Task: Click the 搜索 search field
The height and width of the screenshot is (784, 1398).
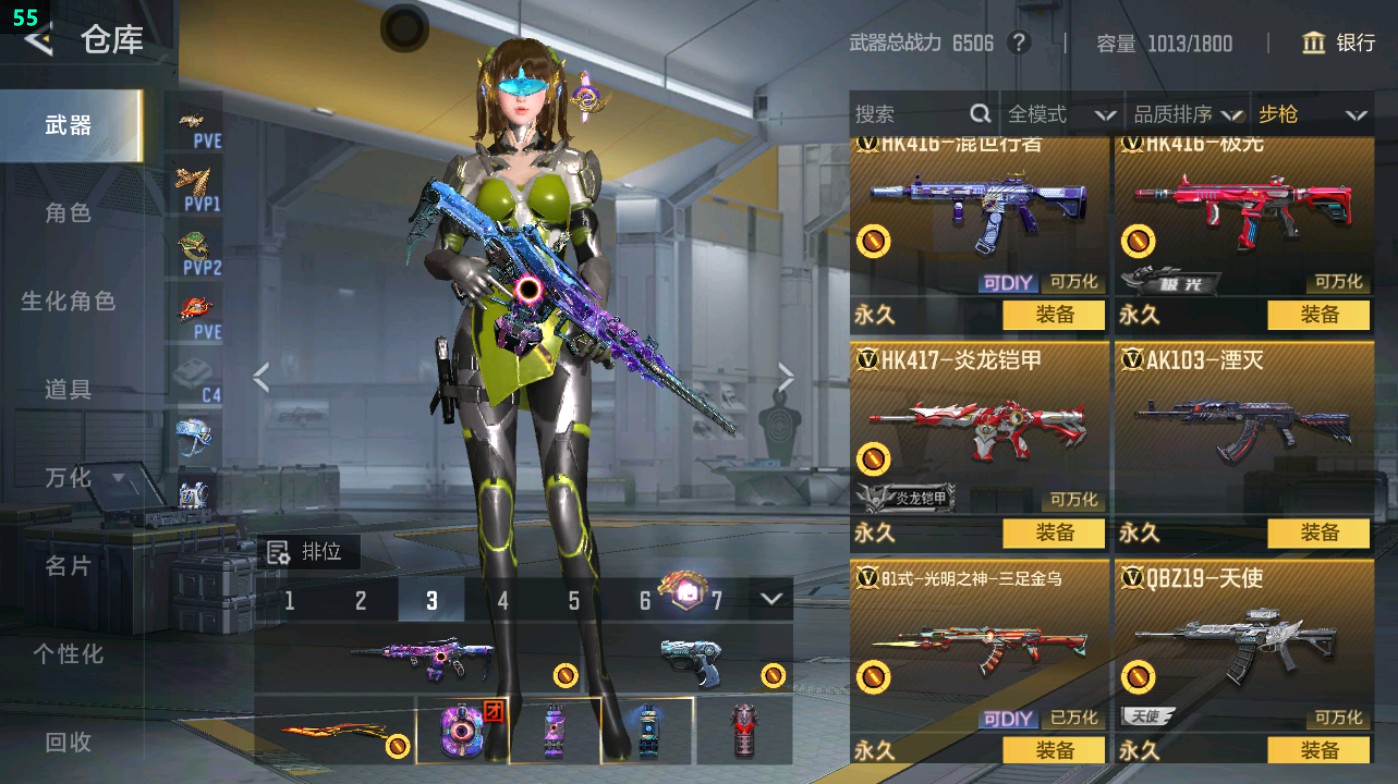Action: (x=910, y=115)
